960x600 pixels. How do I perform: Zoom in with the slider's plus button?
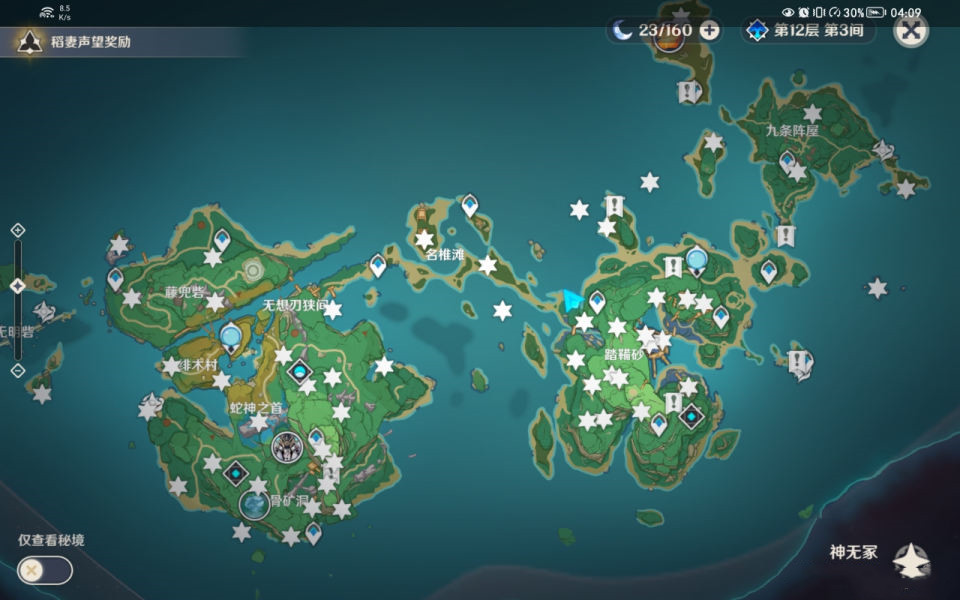click(x=18, y=230)
